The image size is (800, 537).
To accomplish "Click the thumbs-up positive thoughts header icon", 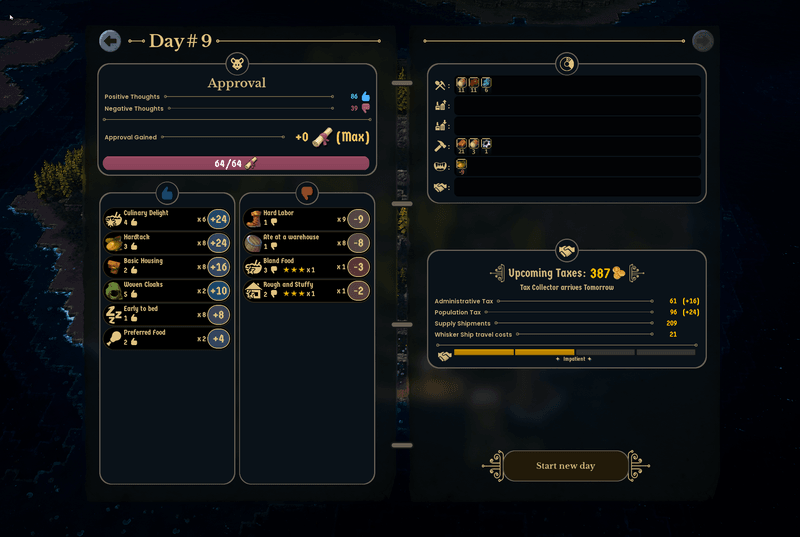I will pyautogui.click(x=167, y=192).
